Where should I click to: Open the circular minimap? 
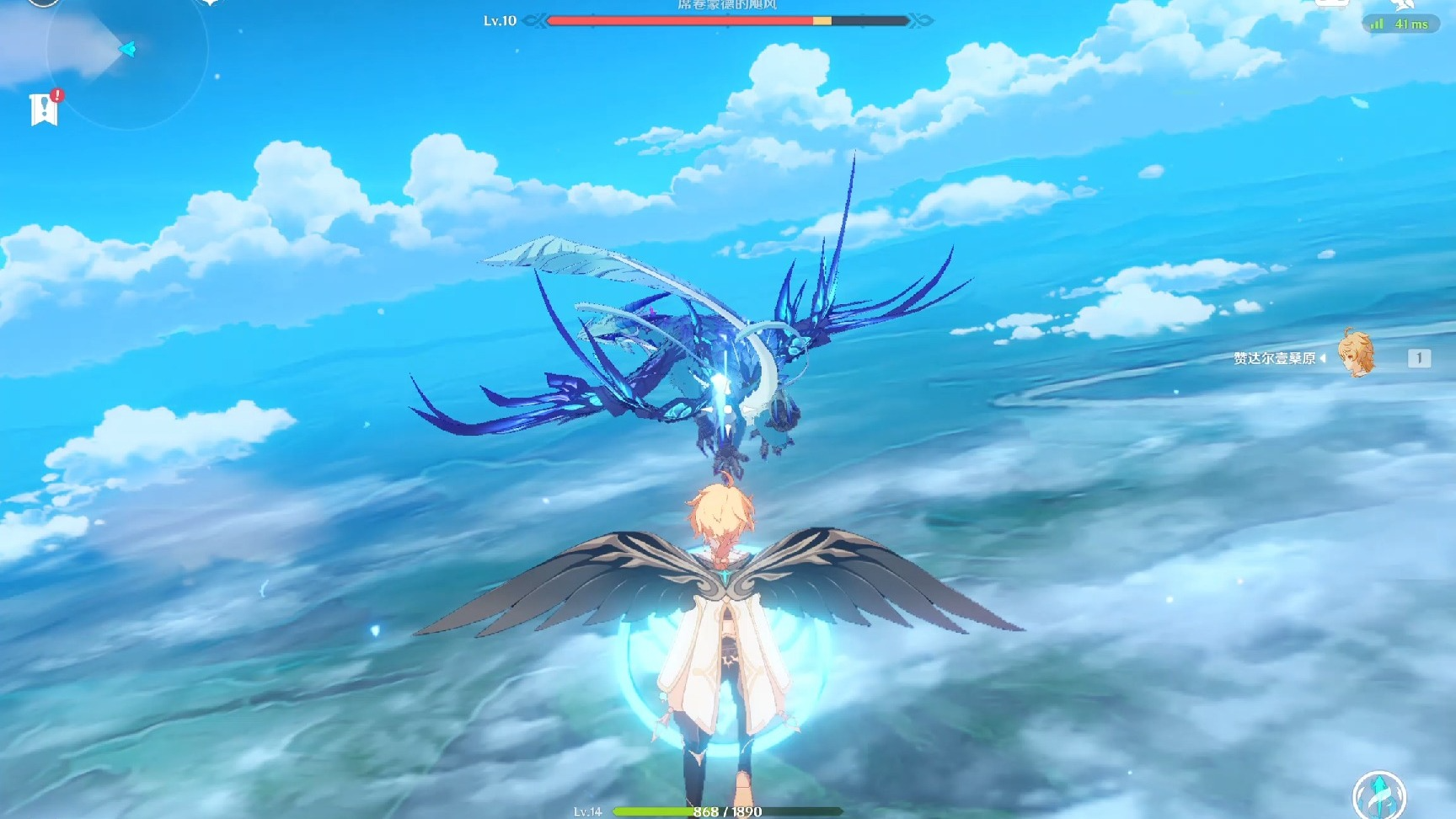tap(126, 51)
